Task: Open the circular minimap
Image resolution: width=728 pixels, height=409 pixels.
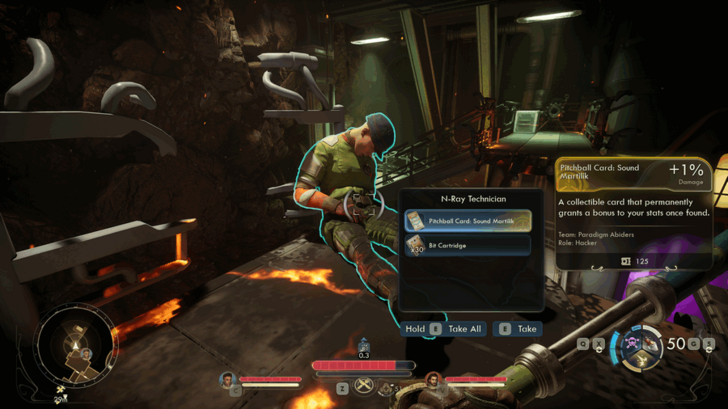Action: point(77,345)
